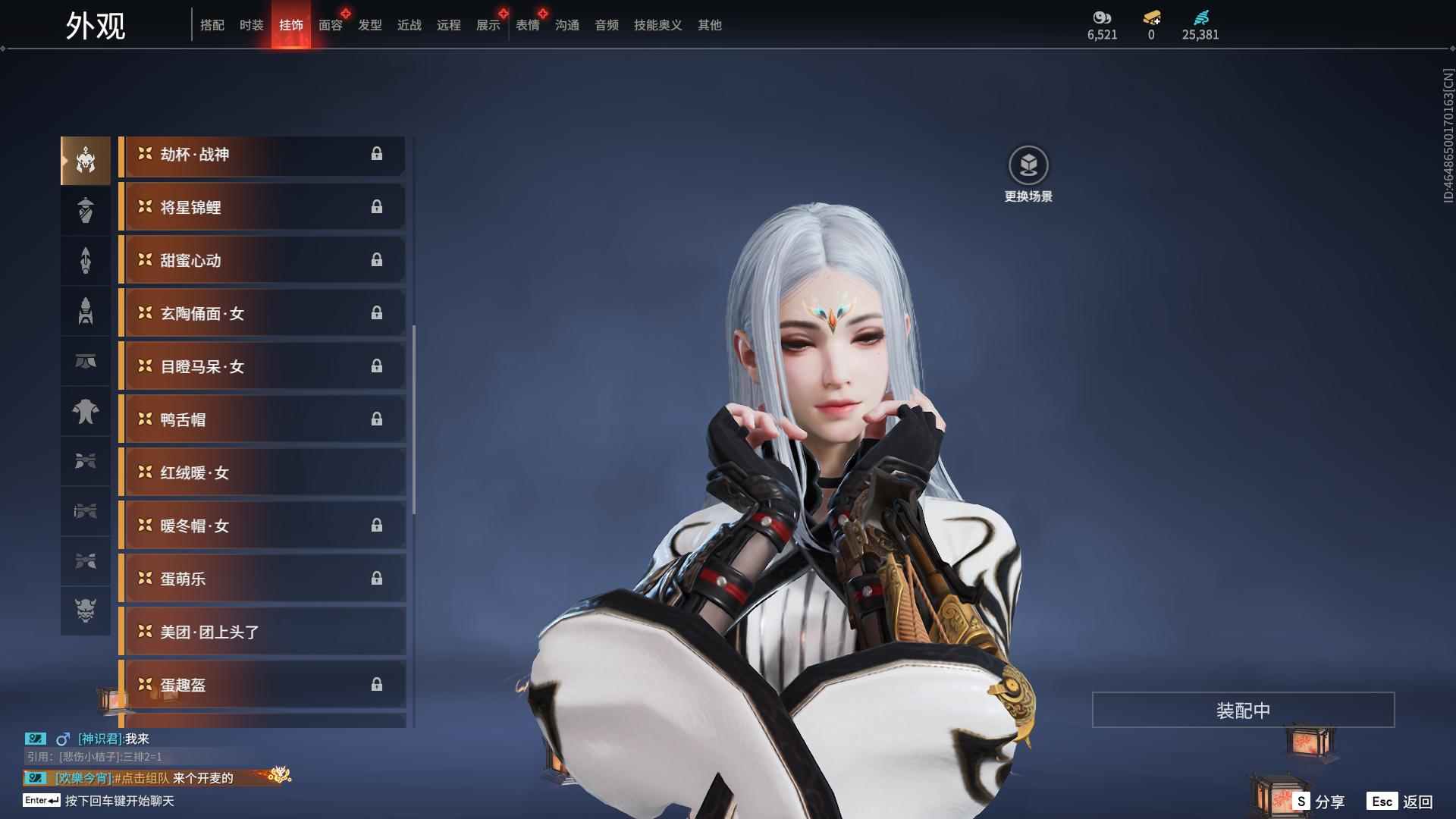Click the 装配中 equip button
The width and height of the screenshot is (1456, 819).
(1243, 710)
